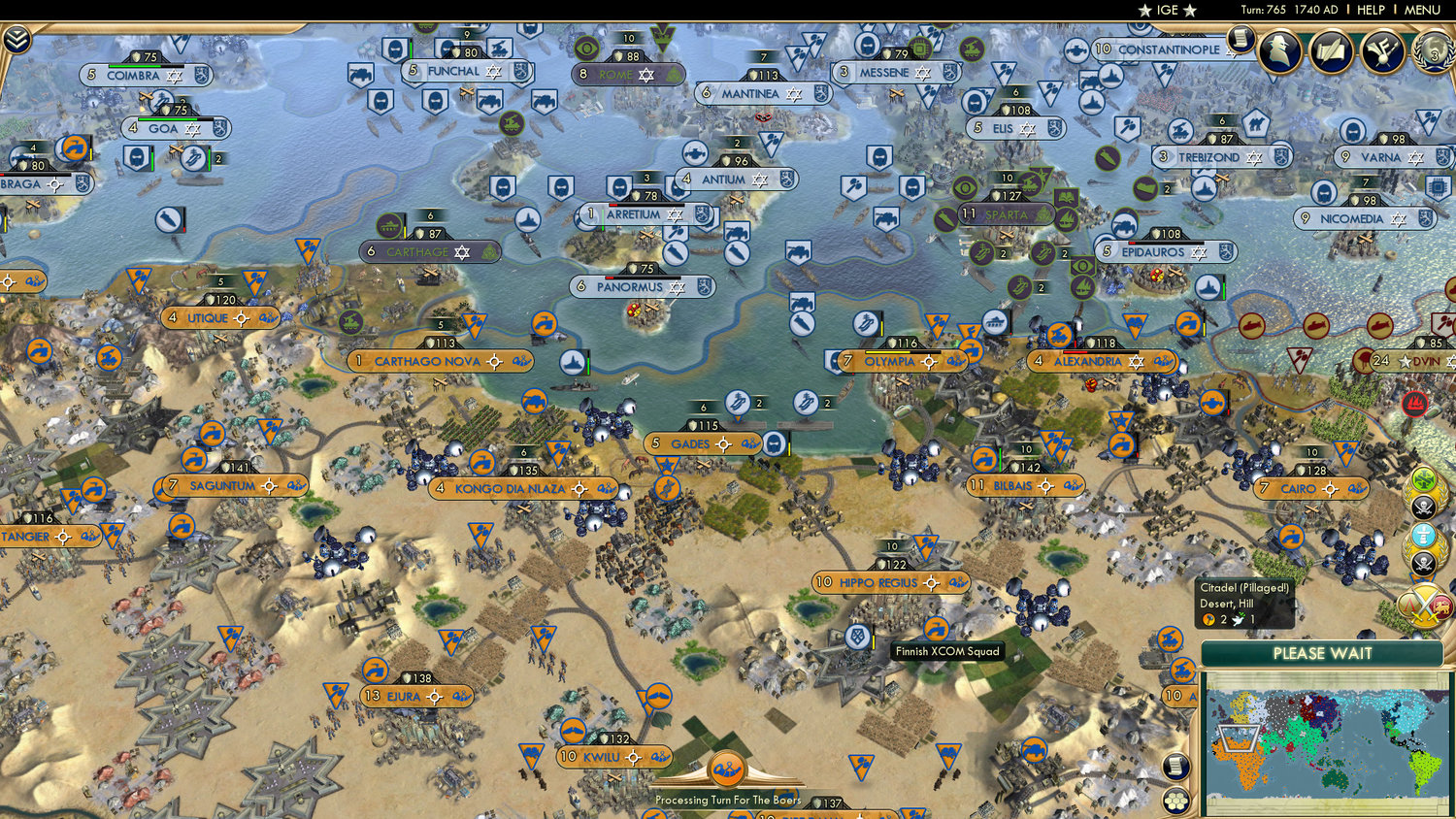The width and height of the screenshot is (1456, 819).
Task: Click the green tree city-state notification
Action: (1422, 478)
